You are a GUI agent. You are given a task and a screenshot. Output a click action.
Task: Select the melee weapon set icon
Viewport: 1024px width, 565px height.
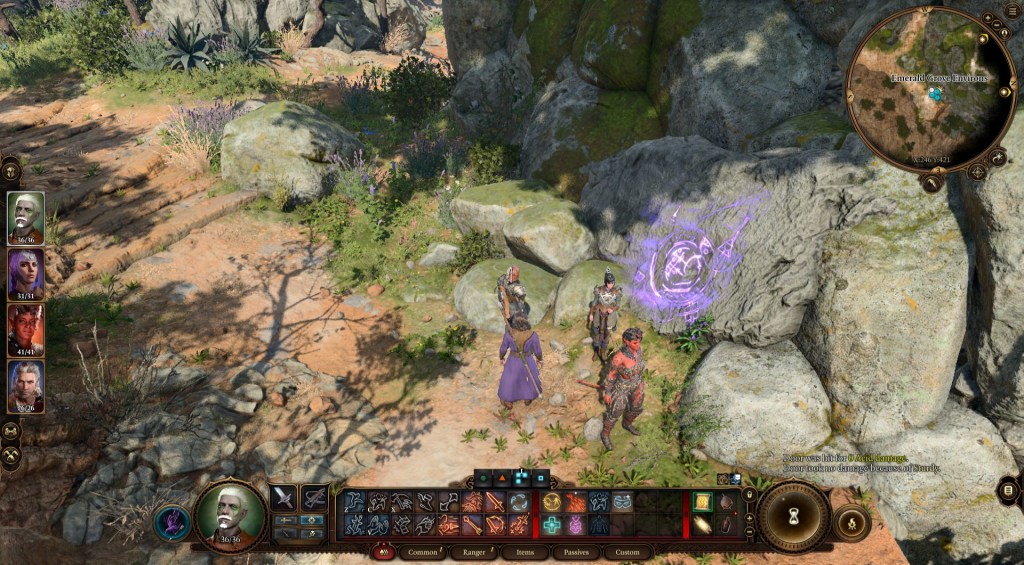285,497
